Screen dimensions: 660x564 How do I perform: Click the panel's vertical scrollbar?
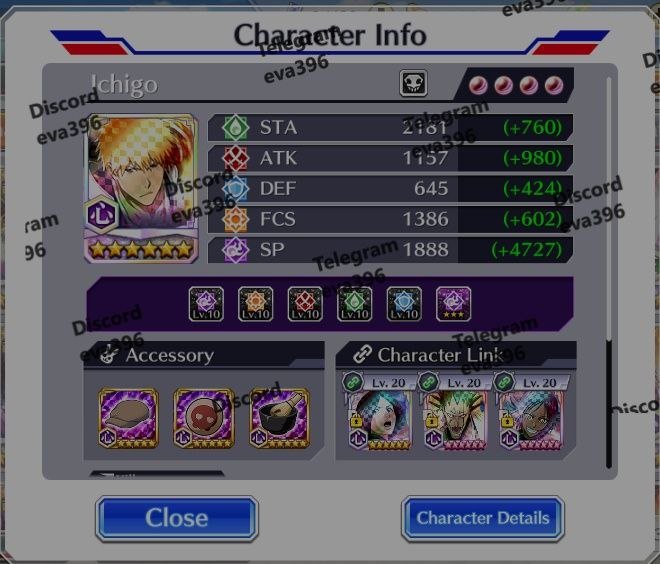[x=609, y=270]
